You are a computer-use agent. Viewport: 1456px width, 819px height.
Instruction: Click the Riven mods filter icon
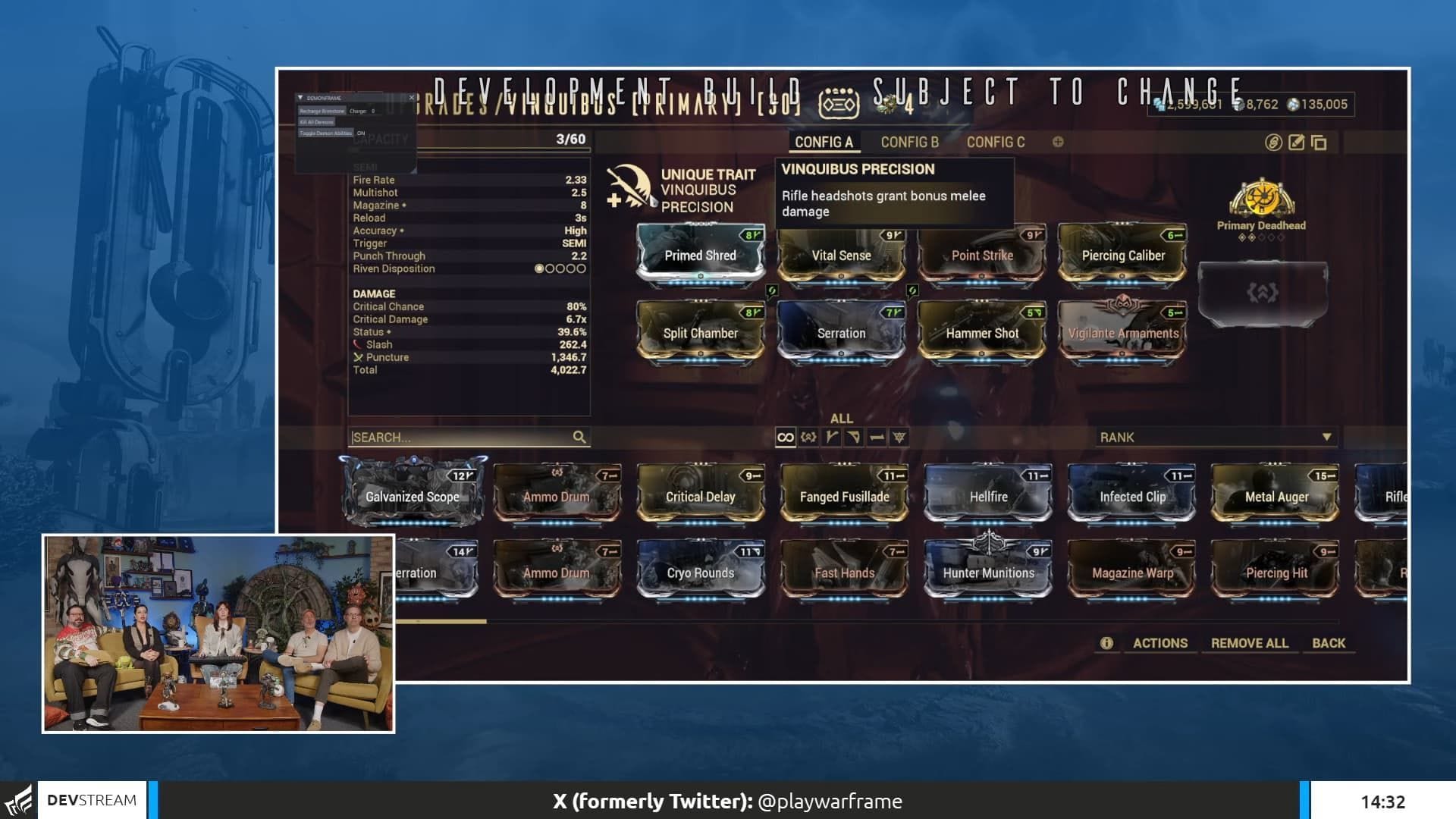coord(808,438)
